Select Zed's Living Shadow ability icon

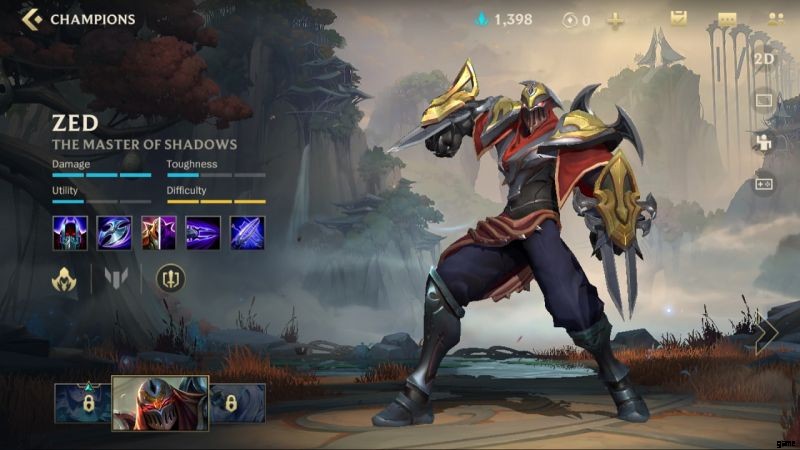(x=159, y=233)
